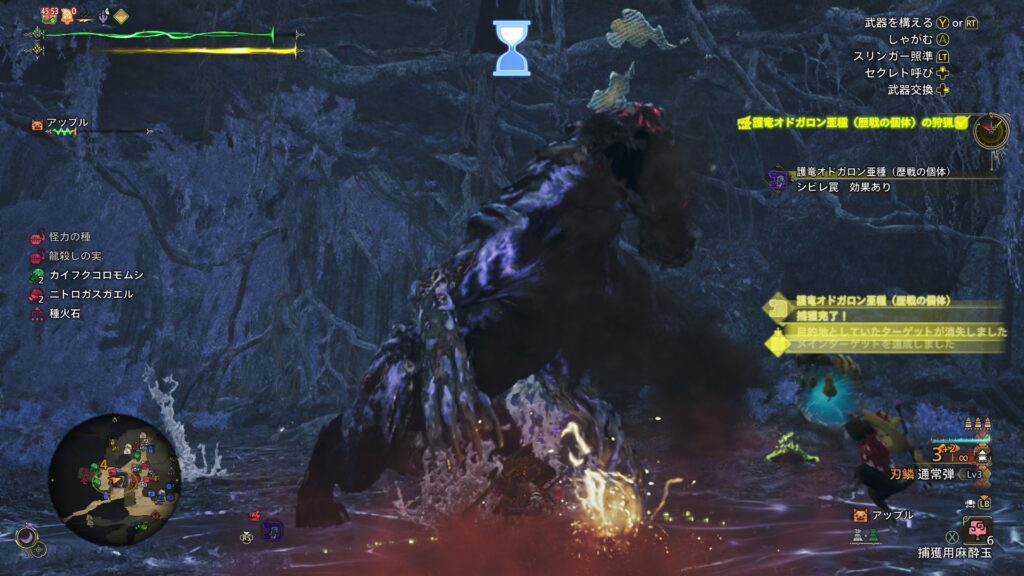Viewport: 1024px width, 576px height.
Task: Click the moon time-of-day icon
Action: 26,539
